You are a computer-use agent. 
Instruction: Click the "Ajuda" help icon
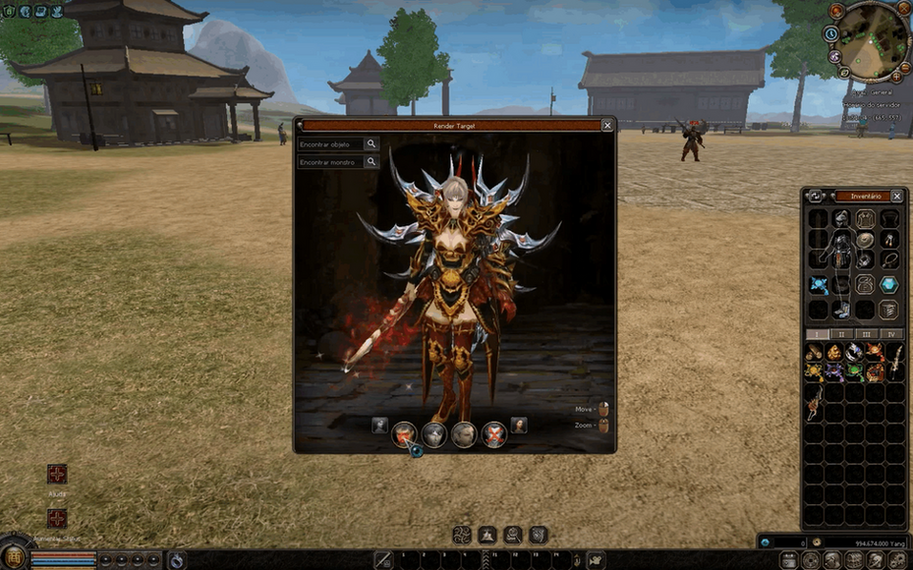click(x=57, y=474)
